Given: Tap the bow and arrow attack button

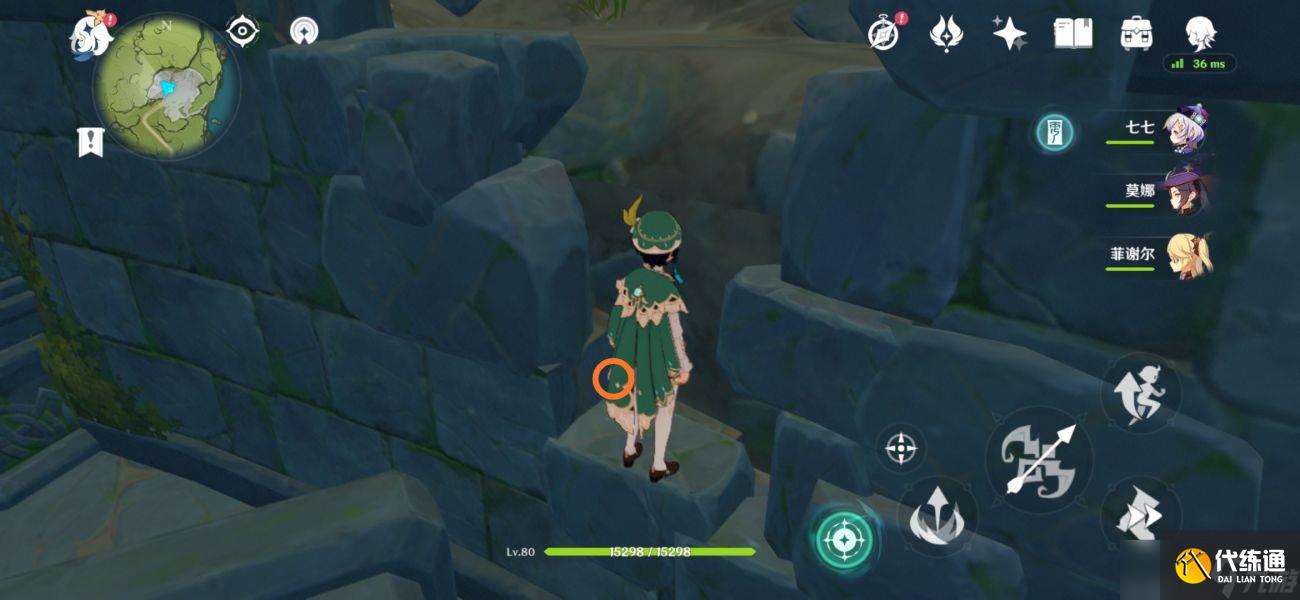Looking at the screenshot, I should (1038, 459).
